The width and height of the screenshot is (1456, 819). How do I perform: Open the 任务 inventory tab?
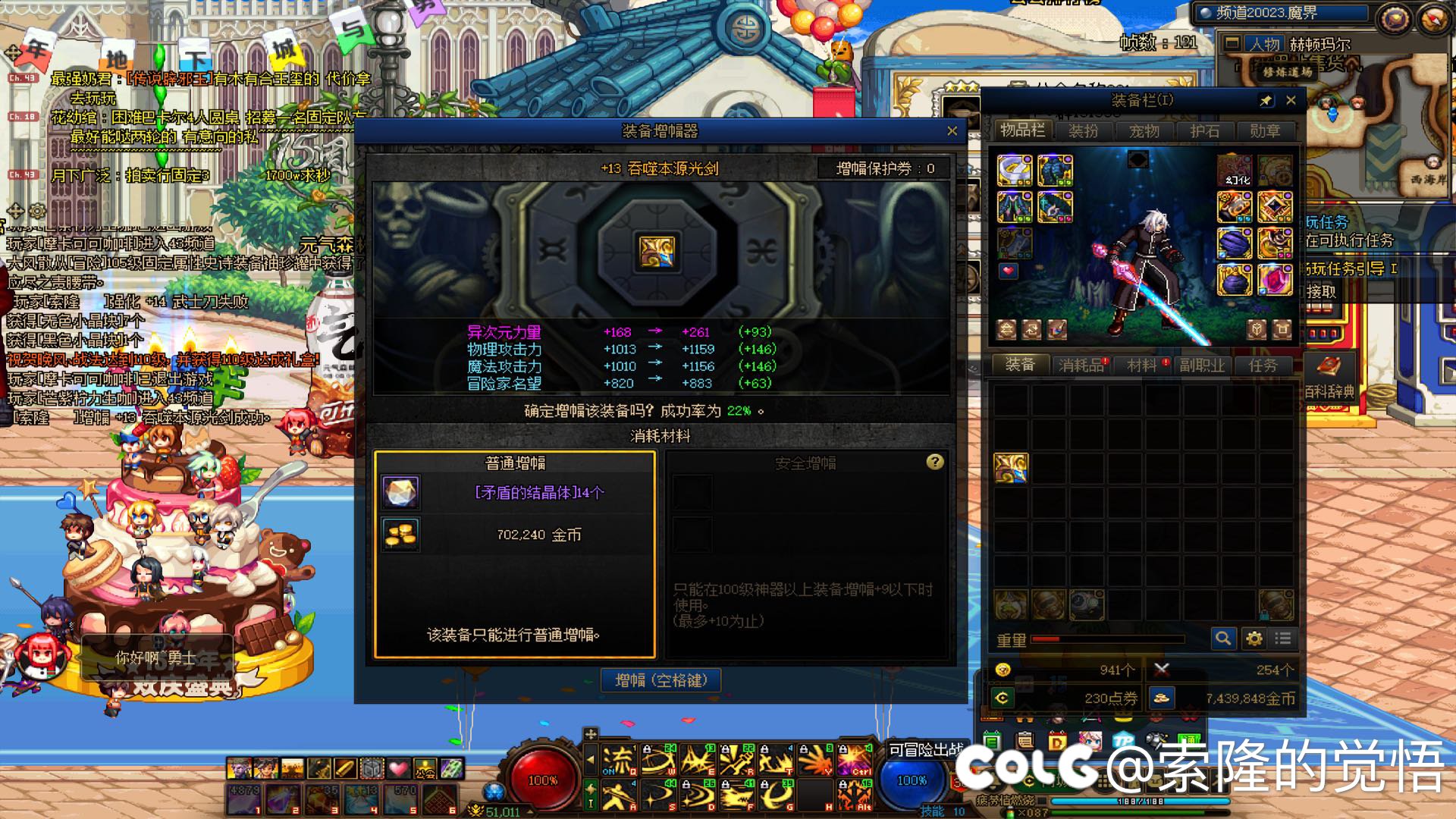1263,366
